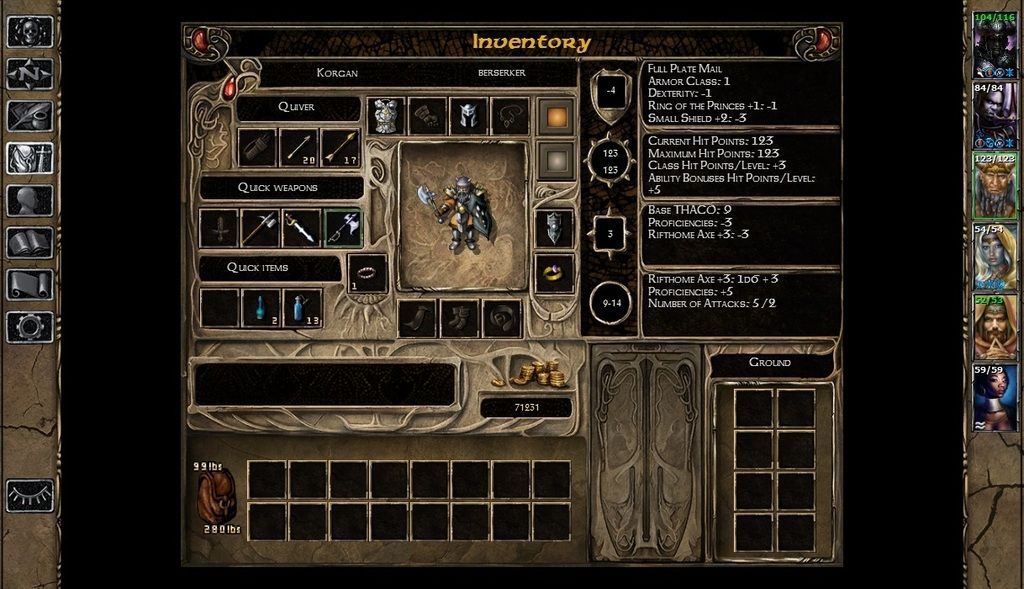Select the gold ring equipment slot

554,272
